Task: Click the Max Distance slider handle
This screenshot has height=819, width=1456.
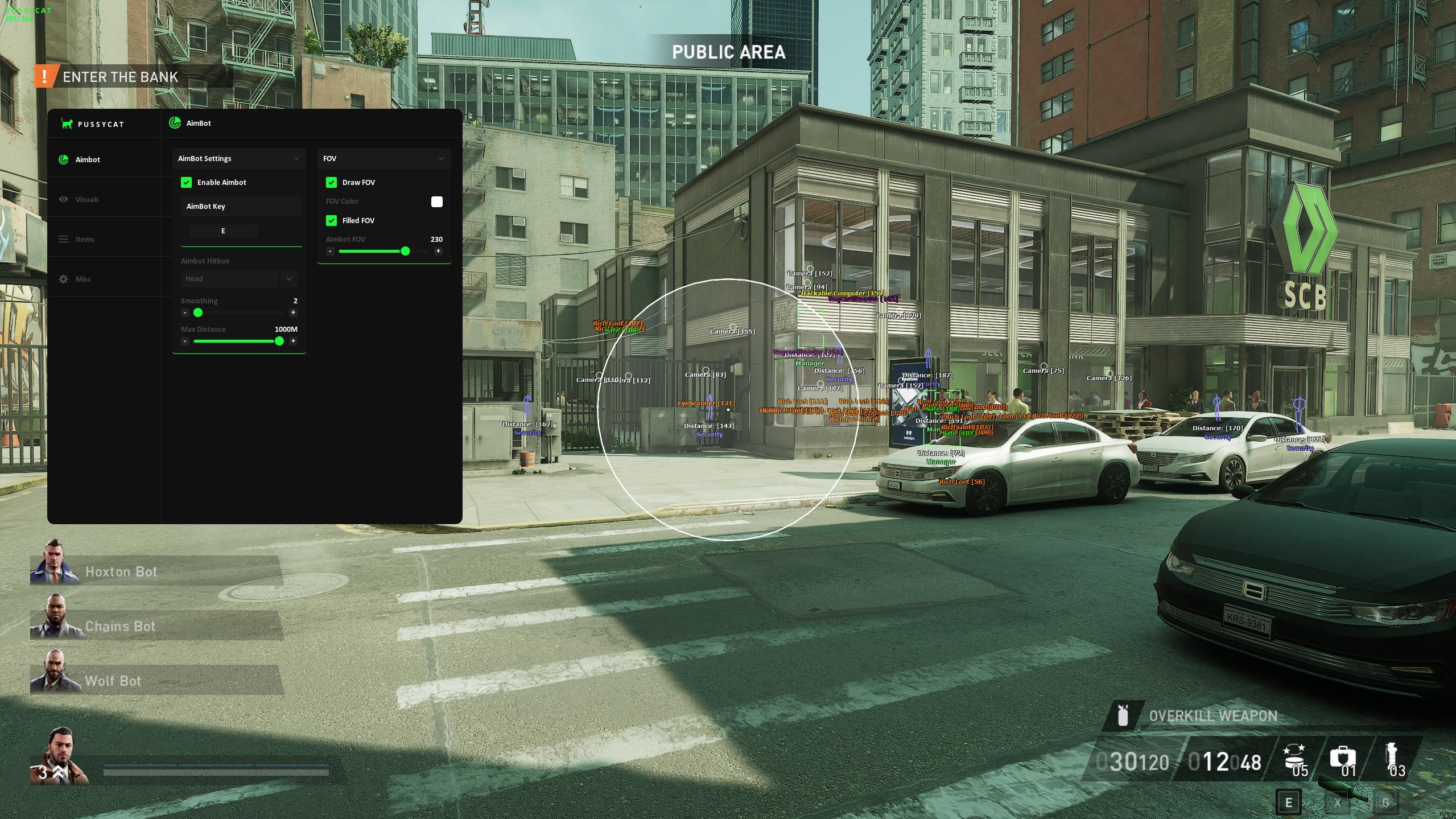Action: point(279,341)
